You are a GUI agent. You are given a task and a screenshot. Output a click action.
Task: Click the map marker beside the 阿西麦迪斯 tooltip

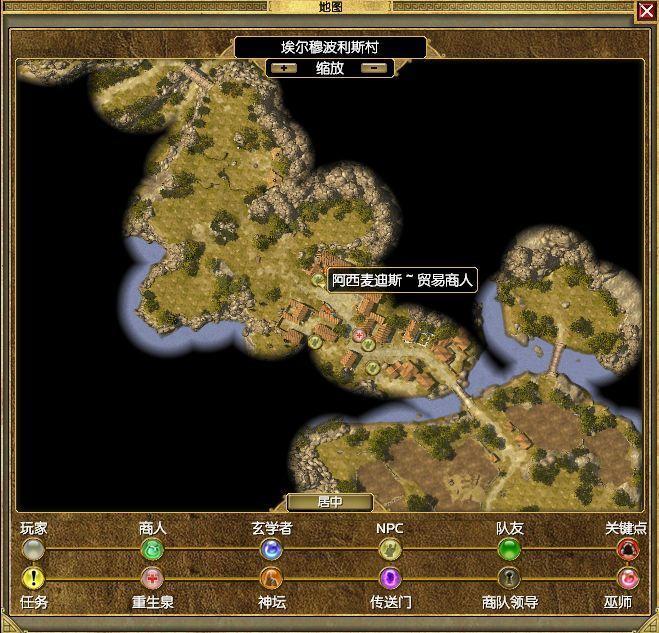[319, 280]
